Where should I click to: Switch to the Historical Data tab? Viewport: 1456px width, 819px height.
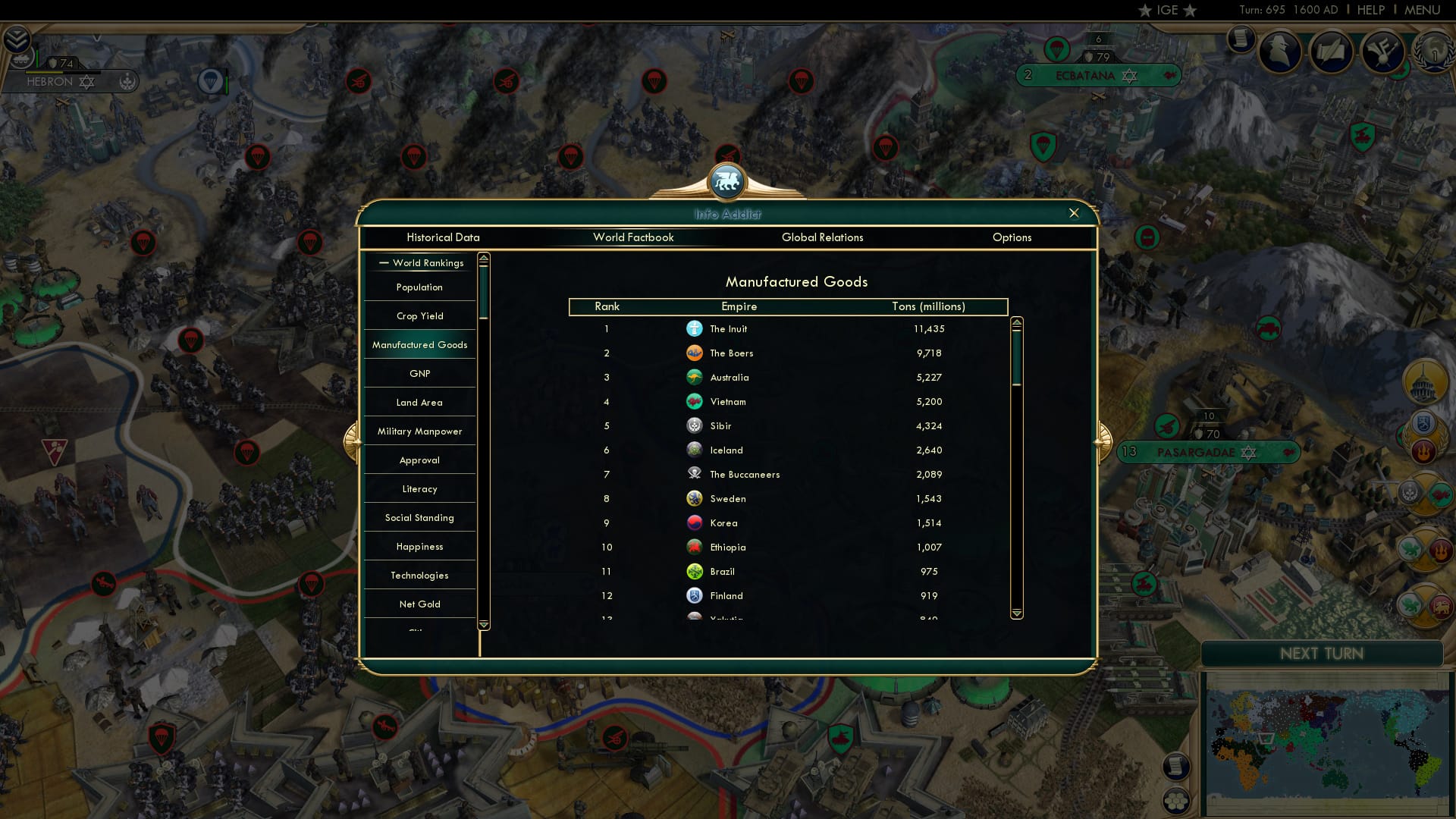[x=443, y=237]
